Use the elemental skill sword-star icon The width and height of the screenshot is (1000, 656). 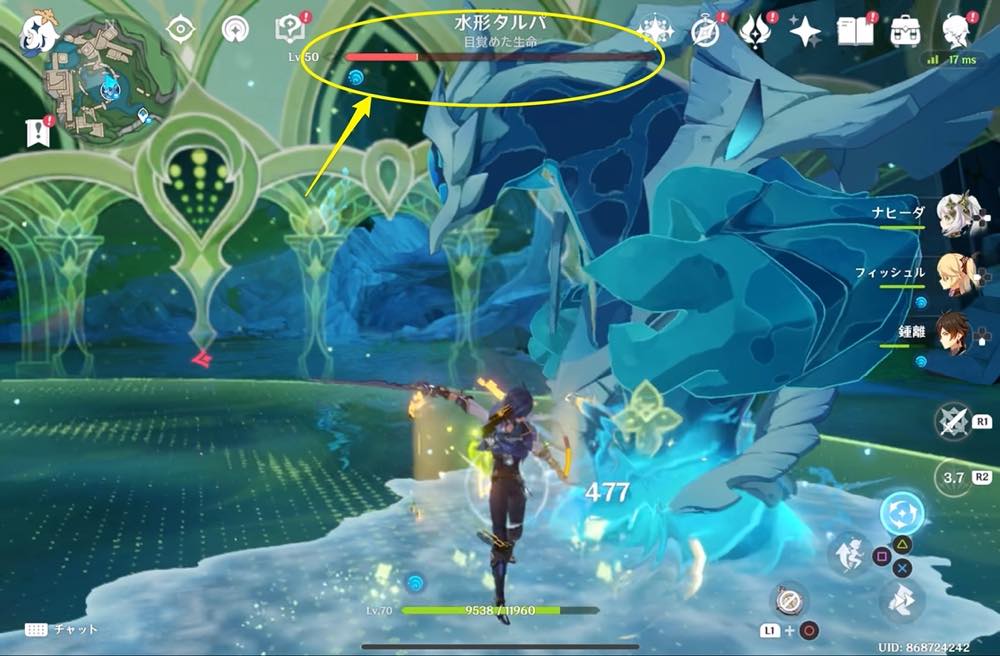(952, 422)
